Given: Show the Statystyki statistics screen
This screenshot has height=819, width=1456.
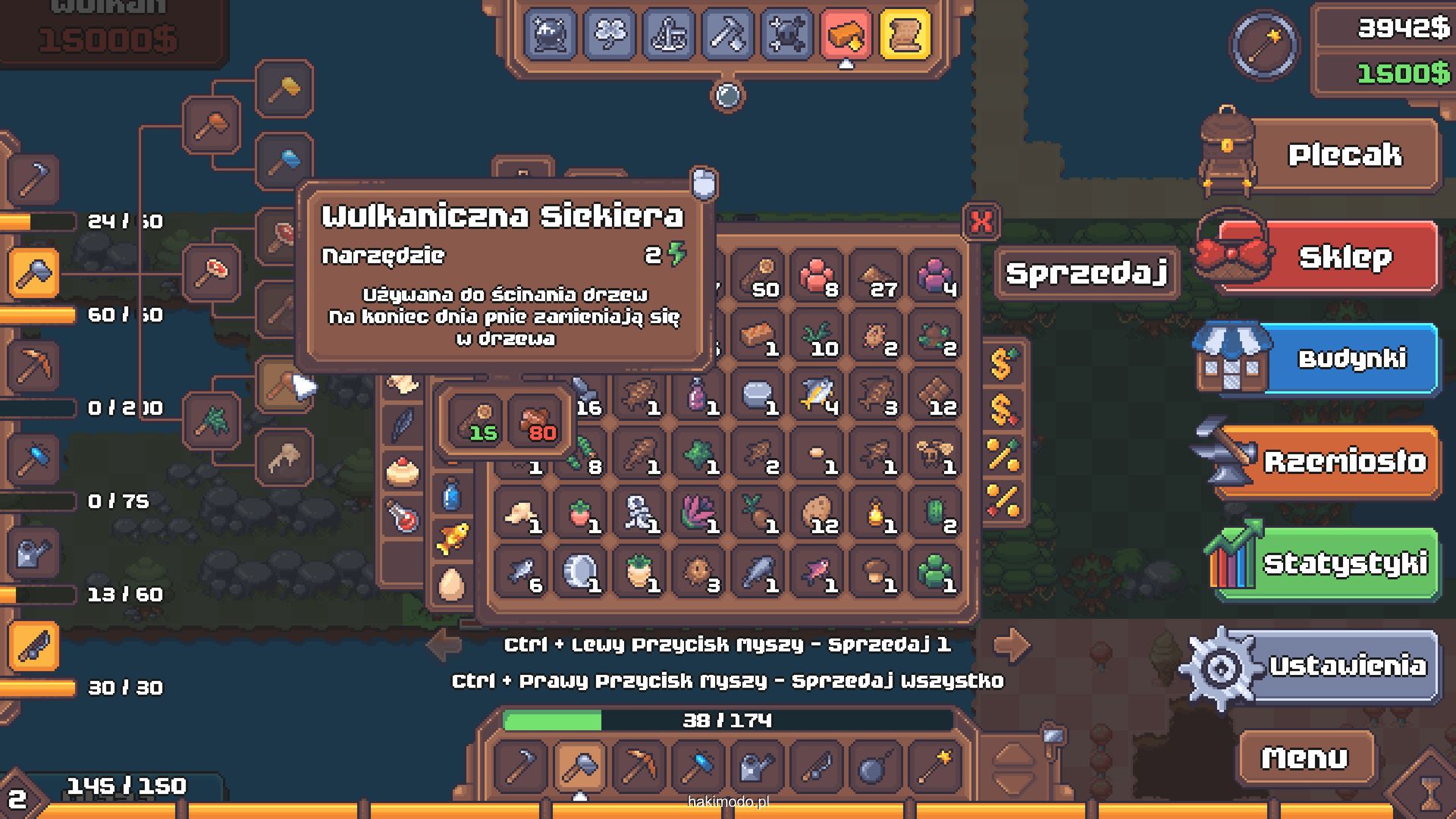Looking at the screenshot, I should 1344,563.
